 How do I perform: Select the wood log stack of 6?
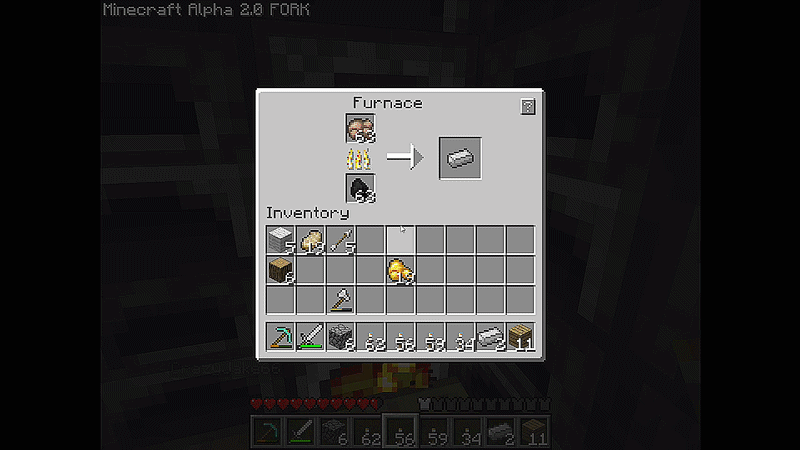[281, 270]
